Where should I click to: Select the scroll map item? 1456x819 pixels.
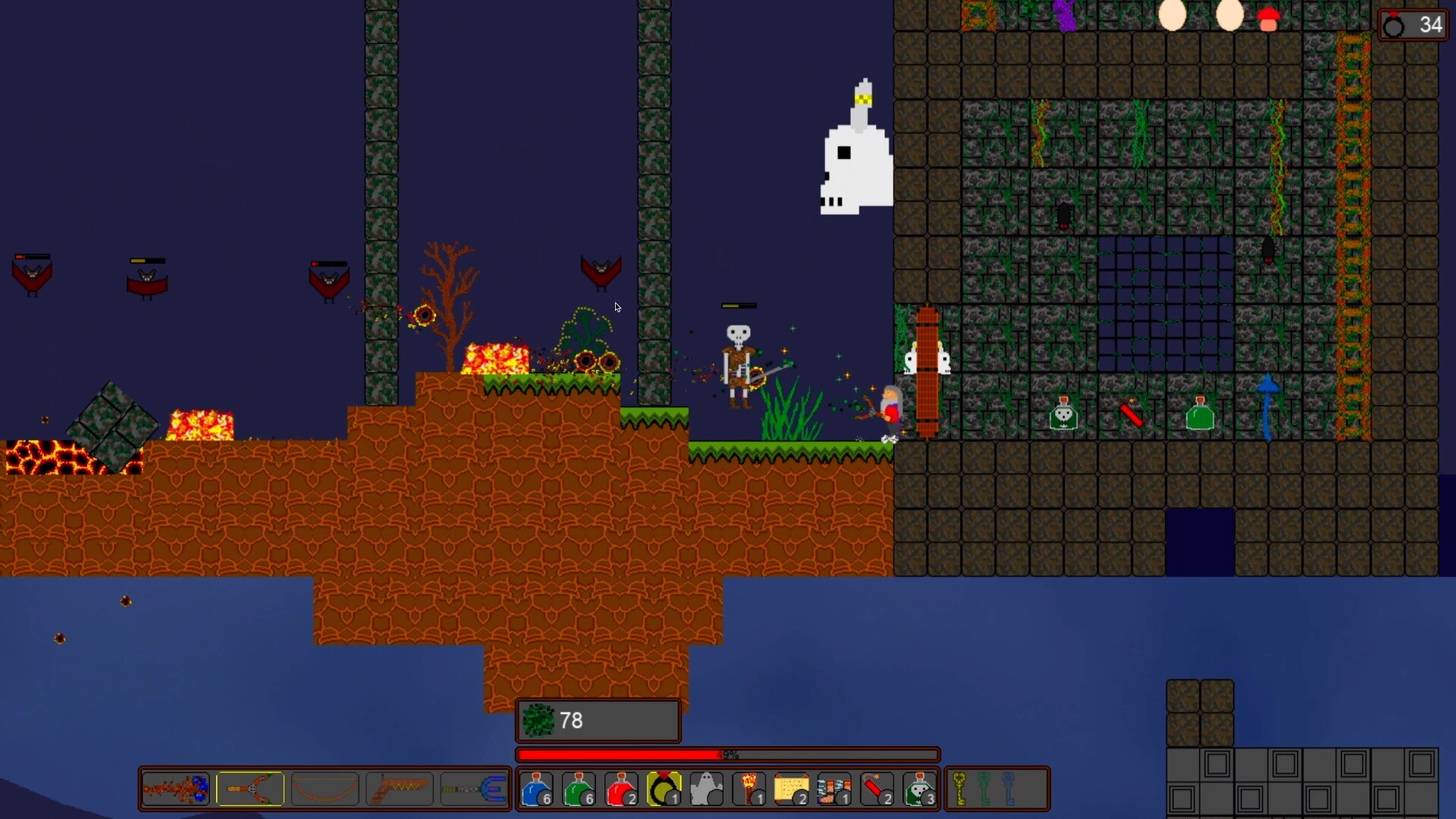791,789
